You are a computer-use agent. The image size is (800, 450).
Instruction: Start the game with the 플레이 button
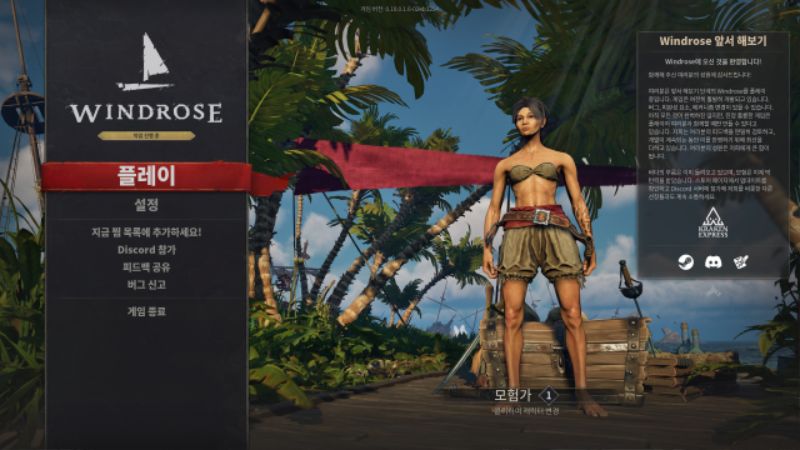146,176
